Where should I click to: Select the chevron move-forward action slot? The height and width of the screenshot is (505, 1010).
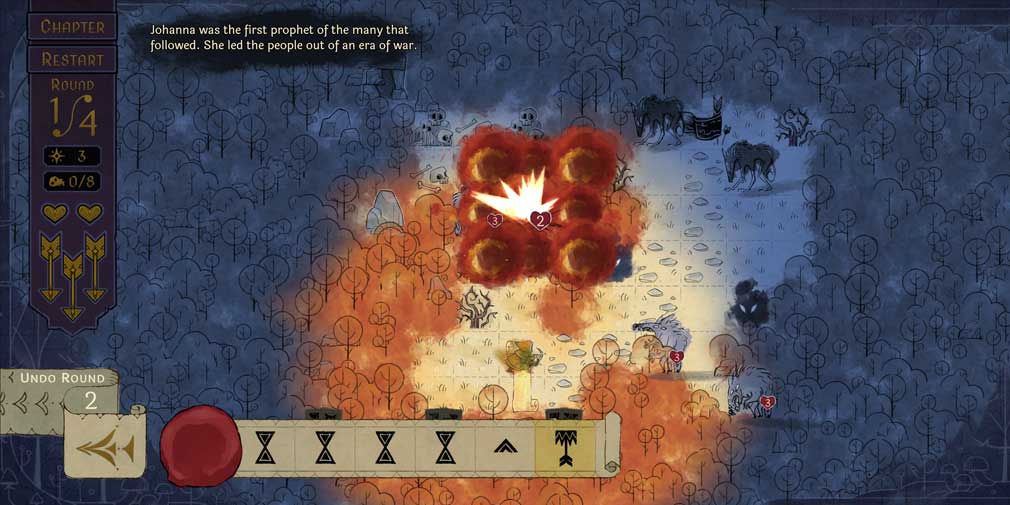click(505, 448)
